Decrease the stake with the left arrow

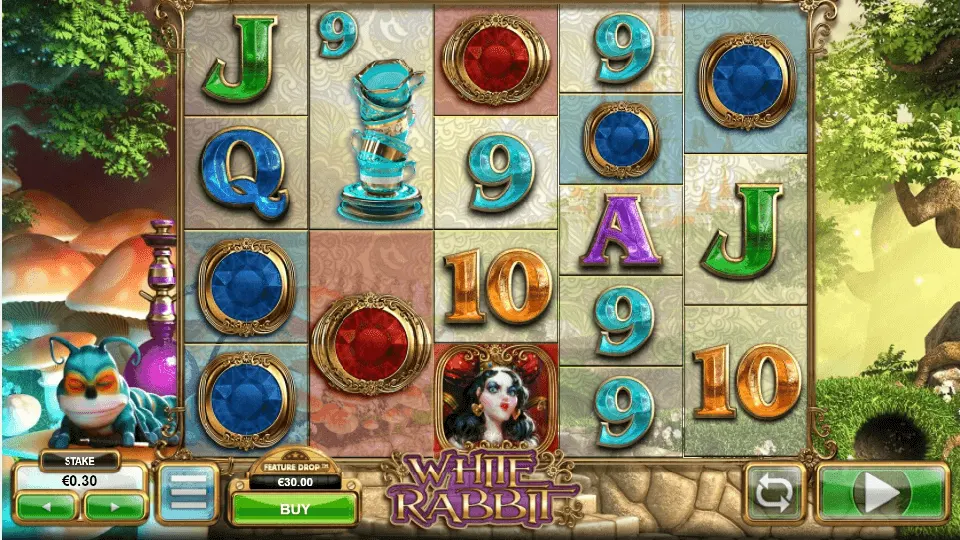pyautogui.click(x=46, y=507)
